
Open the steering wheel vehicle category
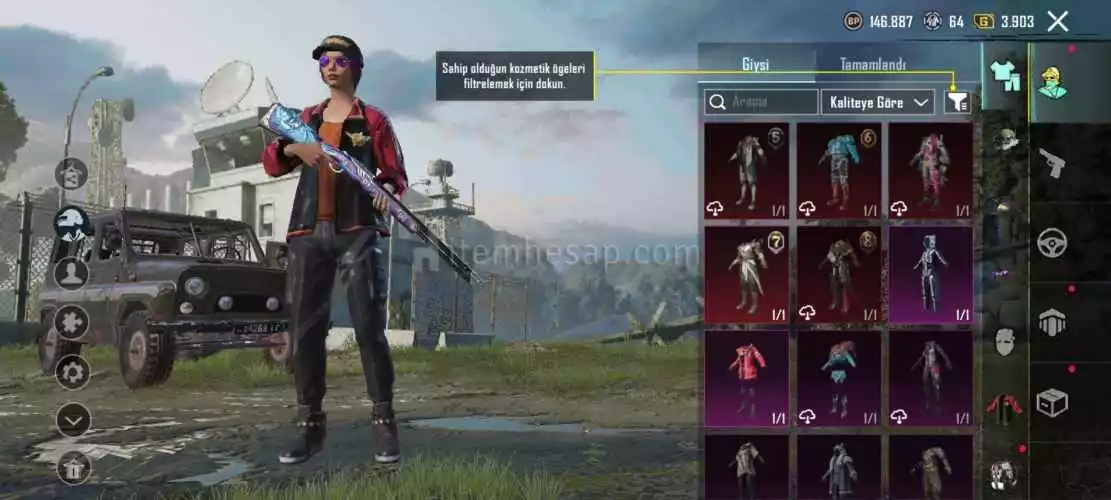(x=1052, y=242)
